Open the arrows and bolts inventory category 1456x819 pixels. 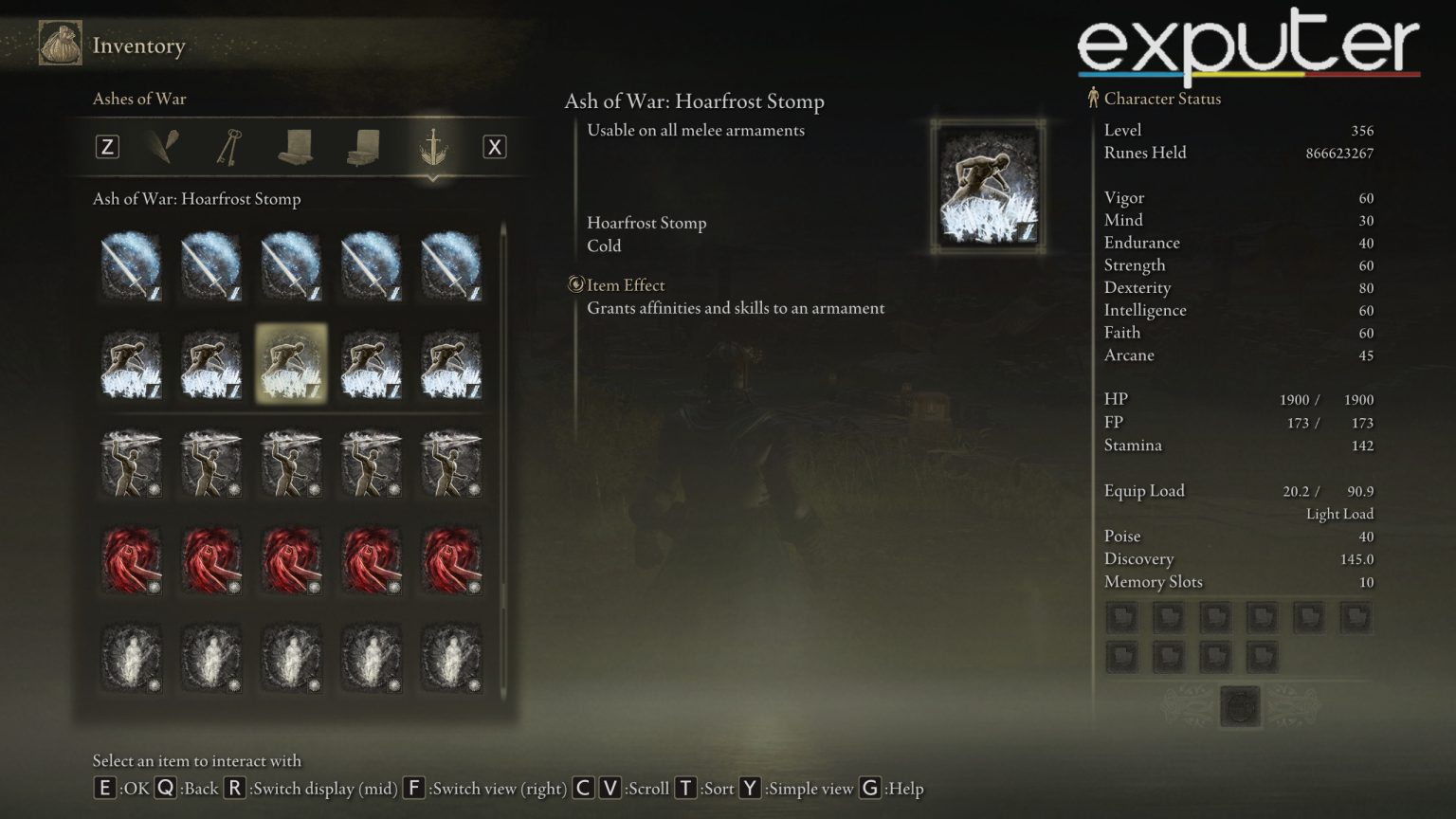pos(161,147)
